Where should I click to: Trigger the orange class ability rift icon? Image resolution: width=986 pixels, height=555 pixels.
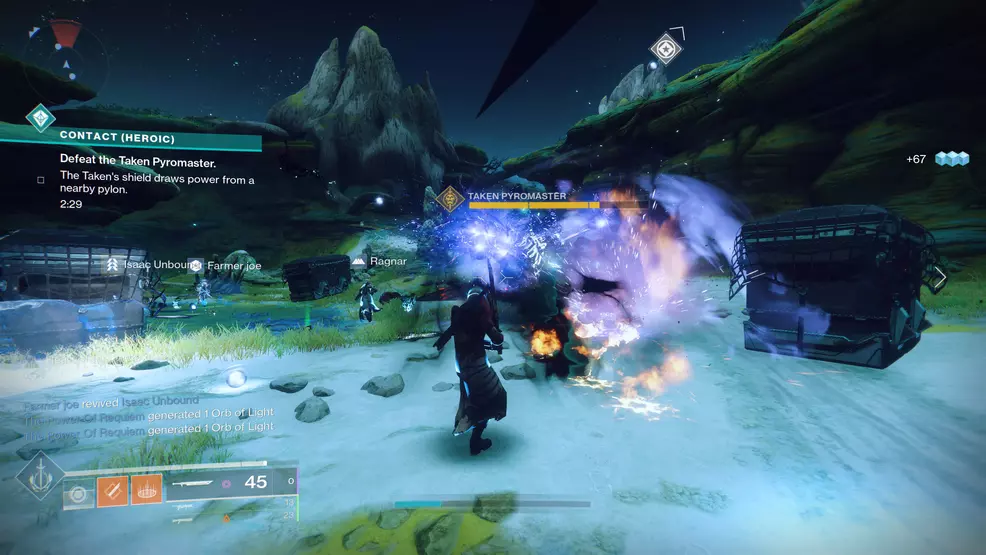coord(146,490)
